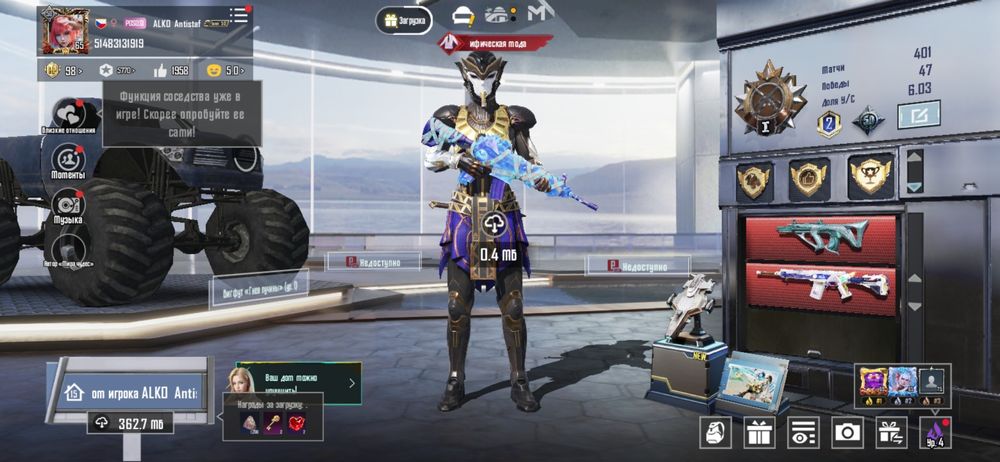Open the thumbs-up likes counter 1958
The width and height of the screenshot is (1000, 462).
click(x=171, y=70)
